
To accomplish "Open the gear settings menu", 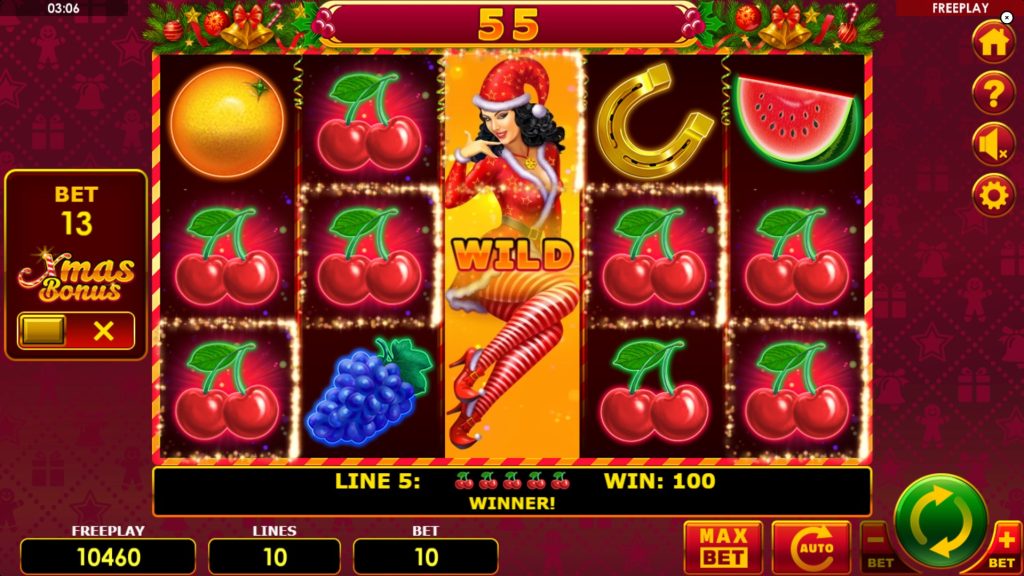I will [993, 195].
